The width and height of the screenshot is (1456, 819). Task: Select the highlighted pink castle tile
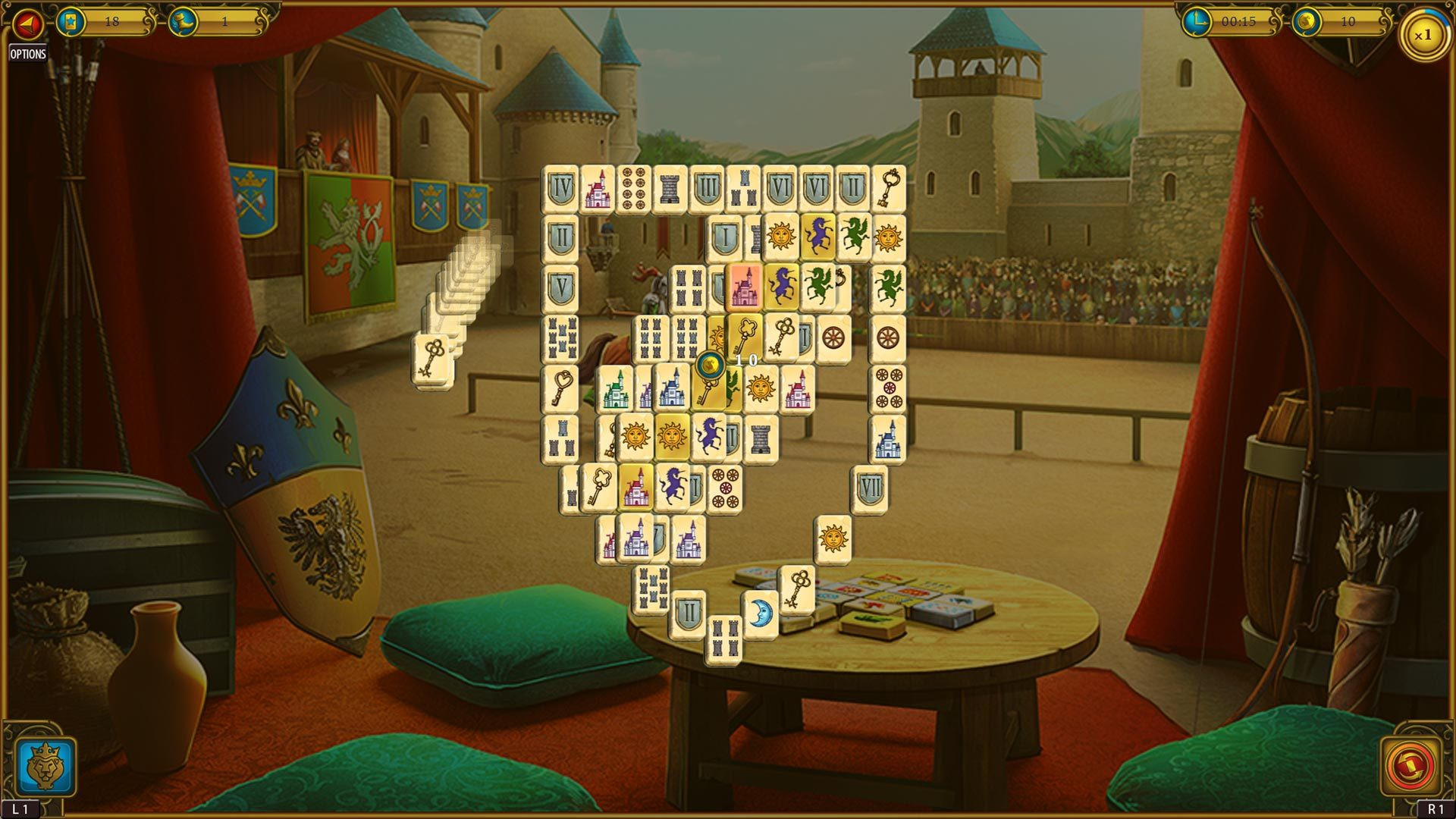(x=745, y=288)
